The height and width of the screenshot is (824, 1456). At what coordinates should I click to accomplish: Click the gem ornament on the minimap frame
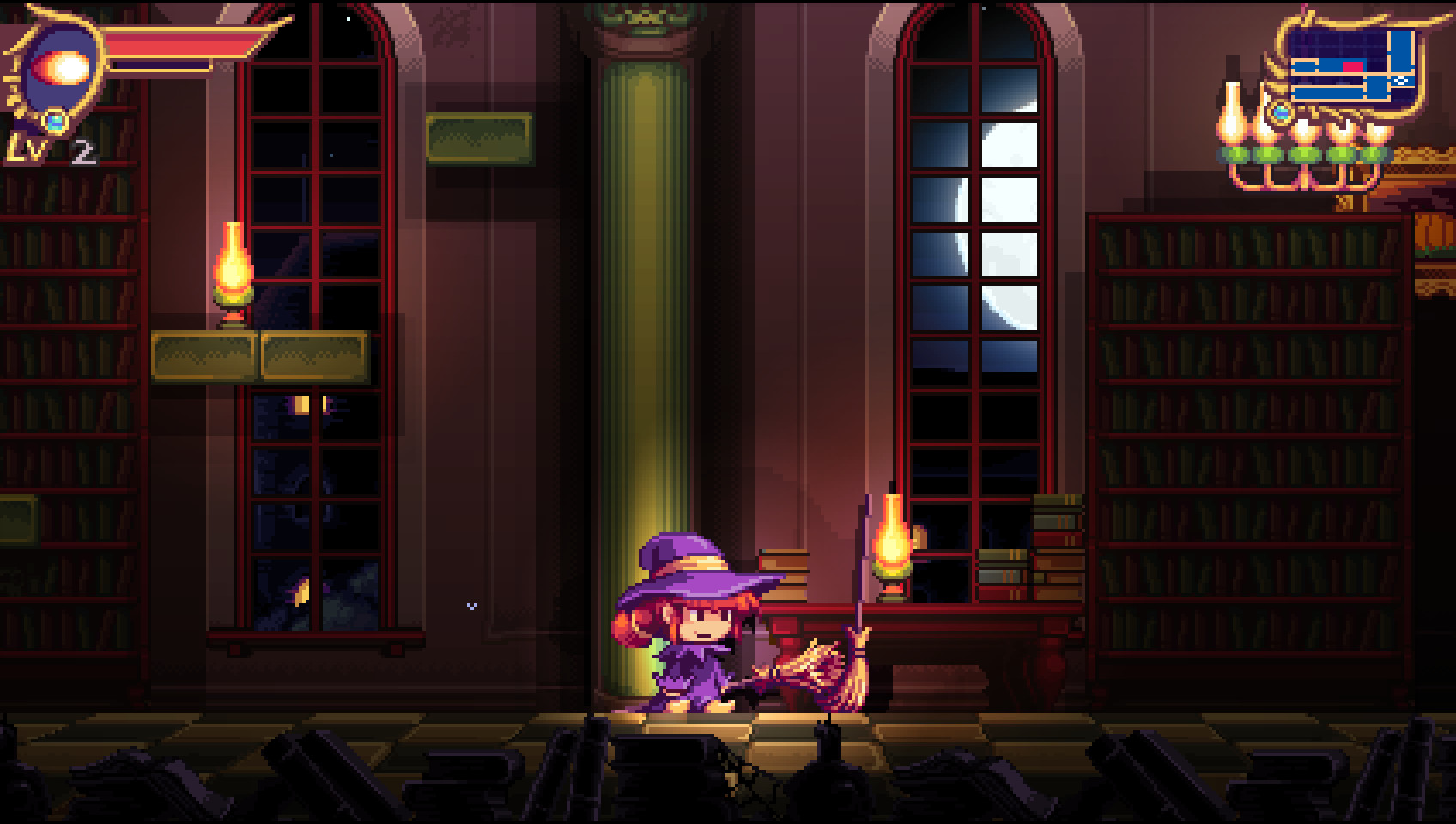pos(1283,112)
